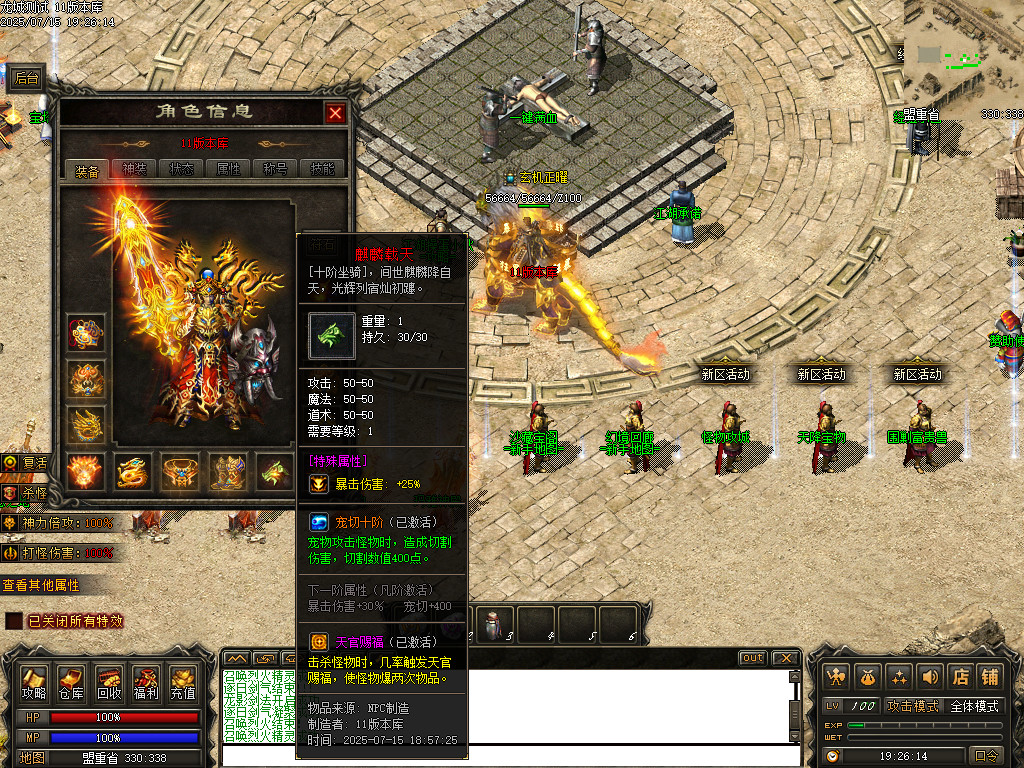Screen dimensions: 1024x768
Task: Open the 福利 welfare menu
Action: 146,683
